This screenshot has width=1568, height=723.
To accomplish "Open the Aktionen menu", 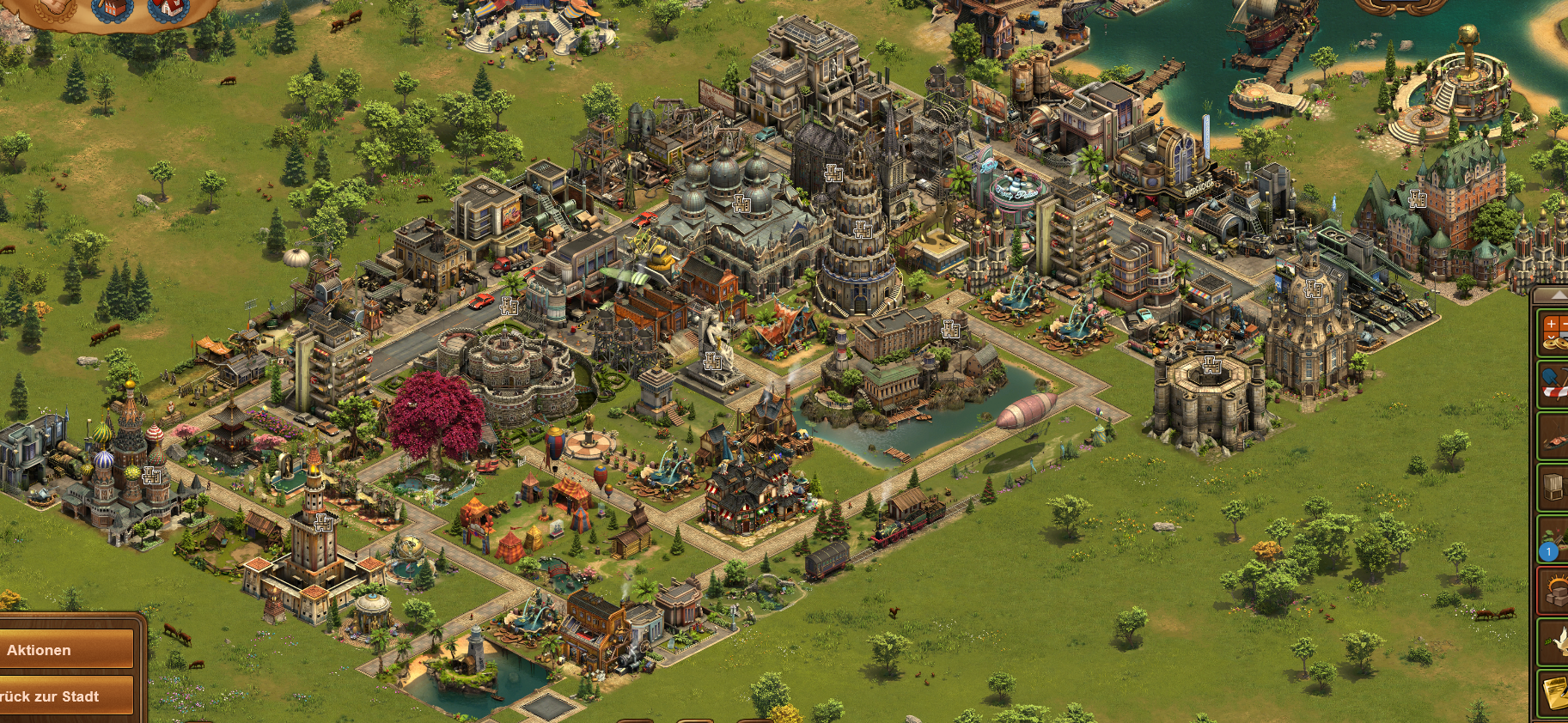I will 67,650.
